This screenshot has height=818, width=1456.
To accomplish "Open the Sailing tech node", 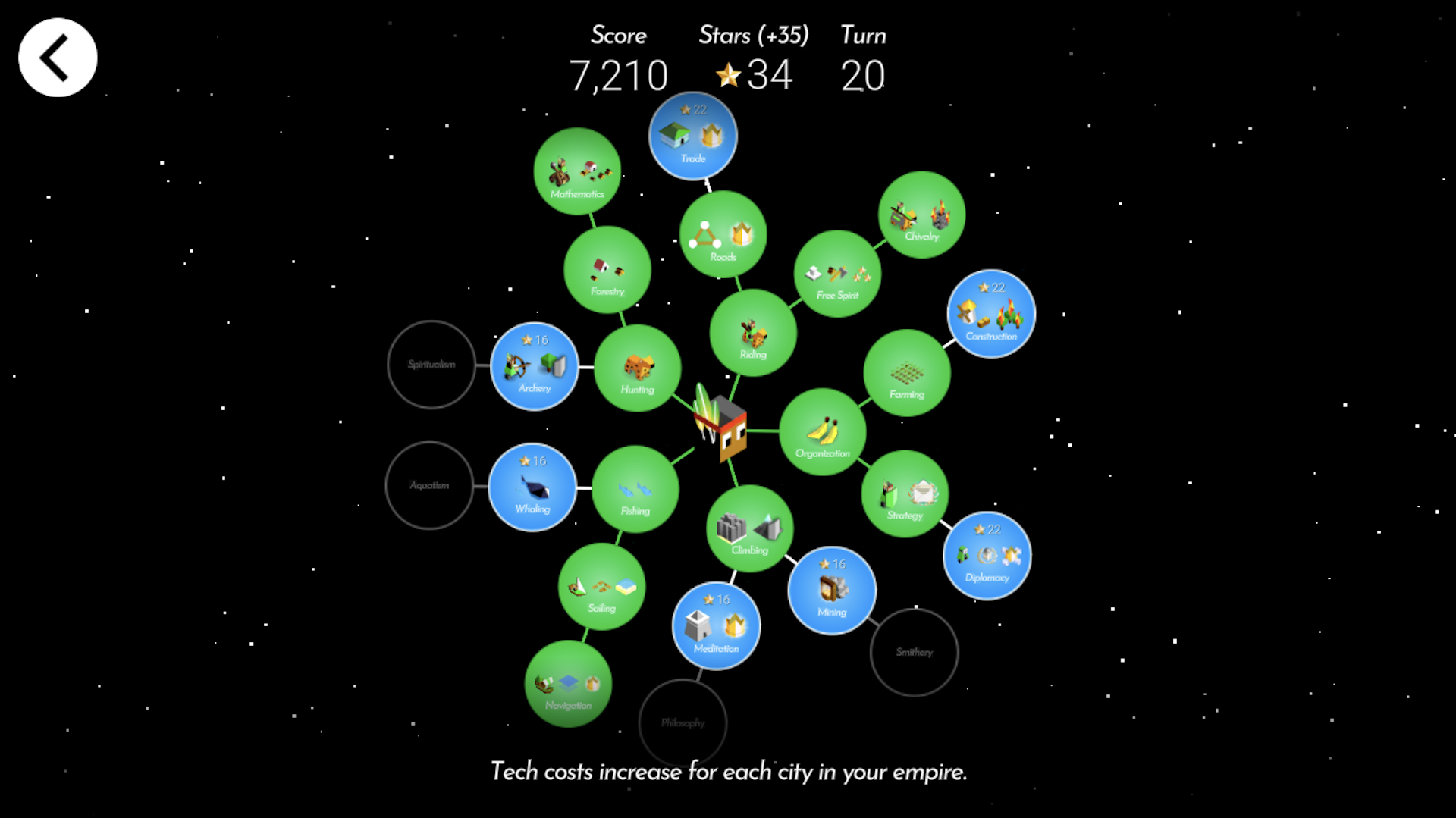I will pos(601,588).
